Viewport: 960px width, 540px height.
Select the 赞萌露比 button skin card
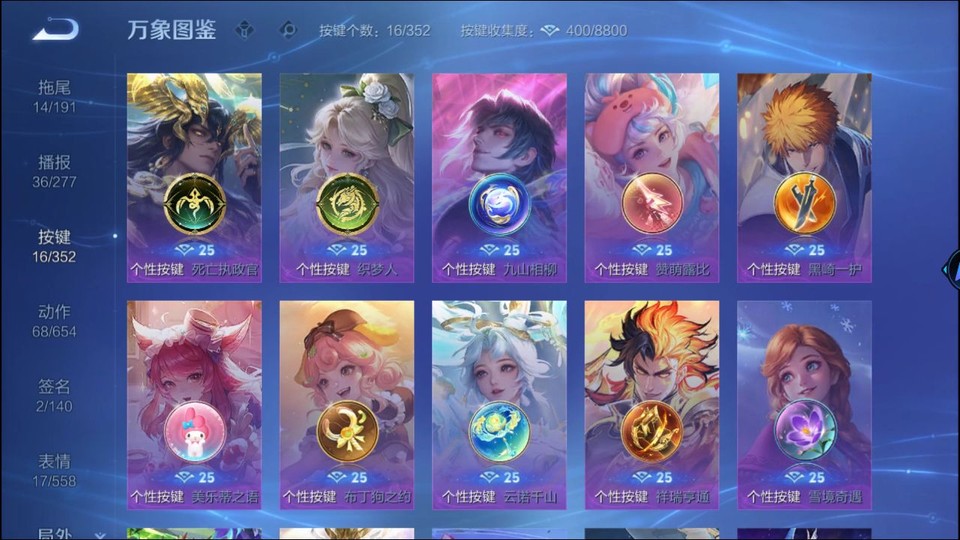click(651, 177)
